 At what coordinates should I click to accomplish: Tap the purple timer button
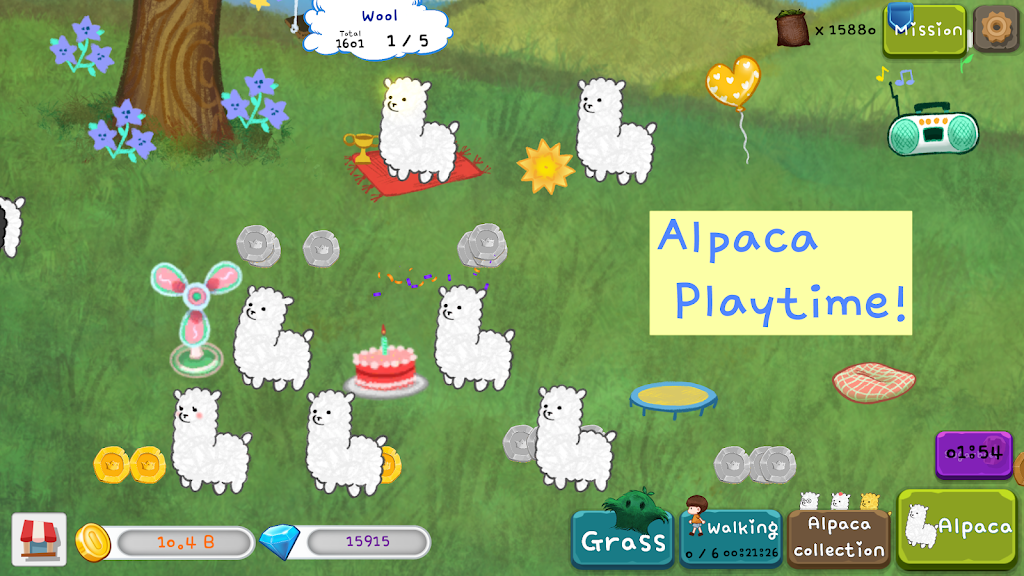973,454
